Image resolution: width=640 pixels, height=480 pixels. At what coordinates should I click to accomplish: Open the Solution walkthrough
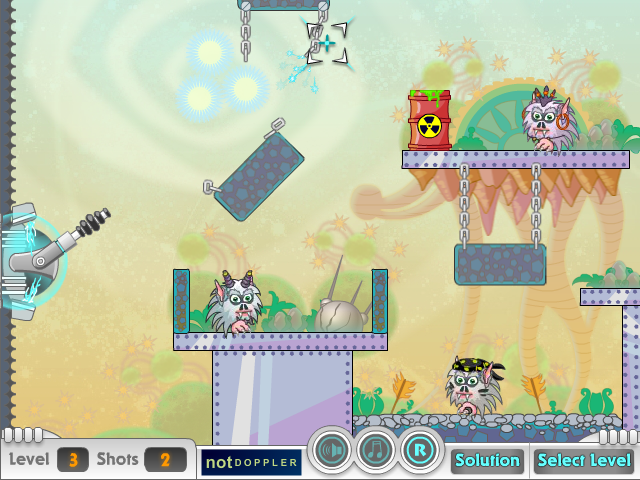point(488,461)
